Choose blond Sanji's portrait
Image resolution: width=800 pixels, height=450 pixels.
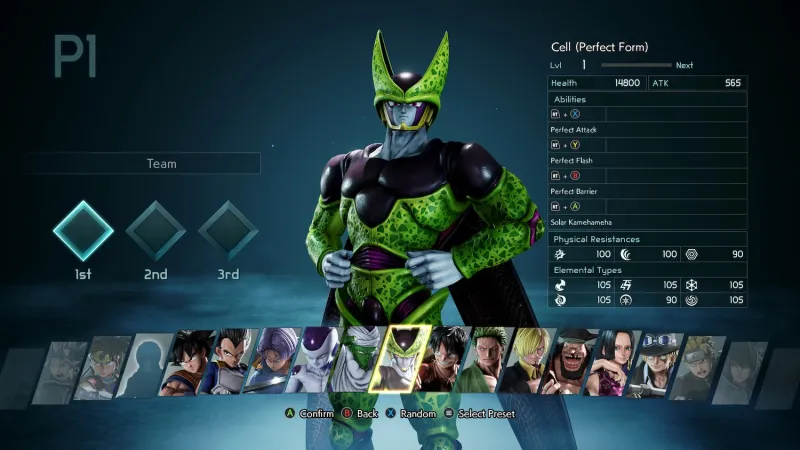(528, 360)
